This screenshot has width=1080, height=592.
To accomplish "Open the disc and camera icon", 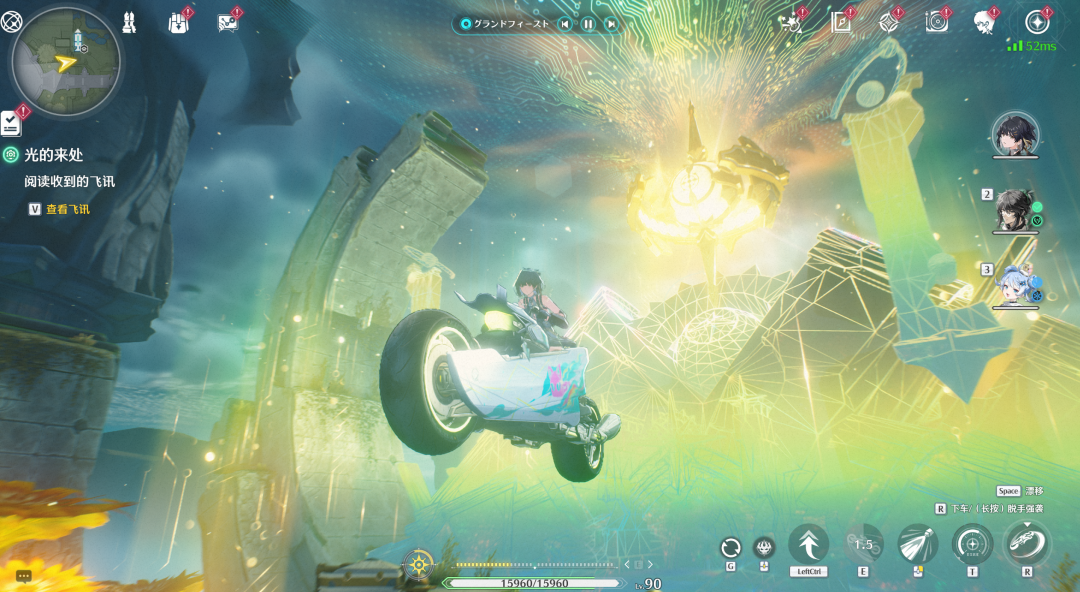I will point(937,22).
